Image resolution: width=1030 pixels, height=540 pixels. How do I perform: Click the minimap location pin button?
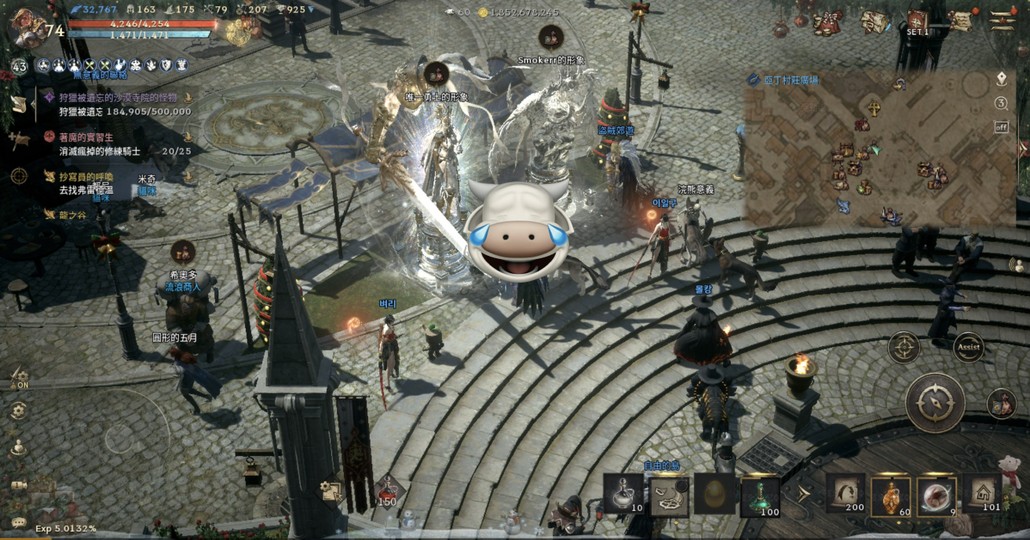[1001, 79]
